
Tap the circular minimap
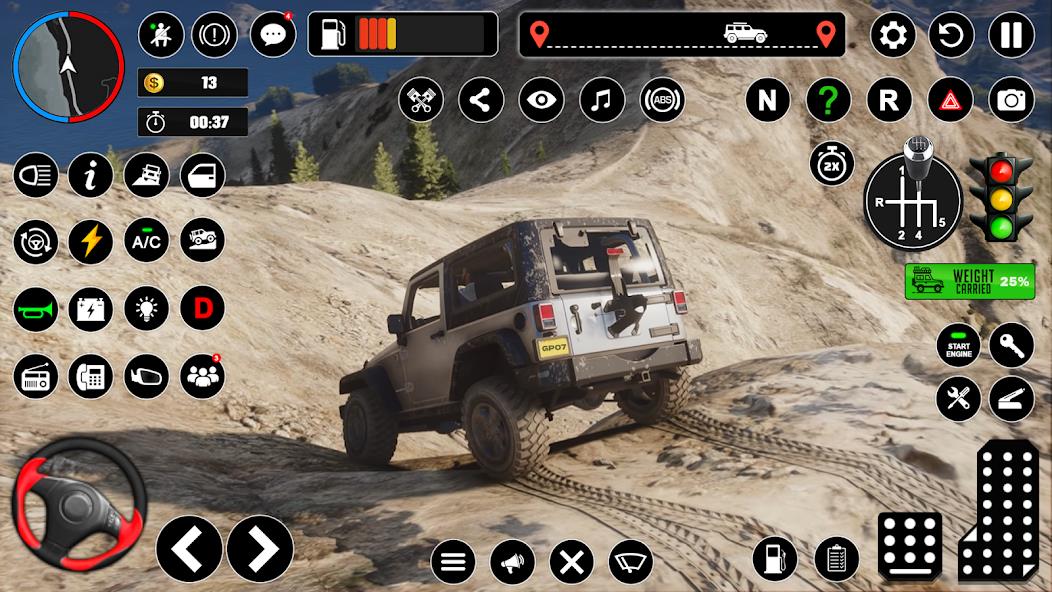coord(67,65)
